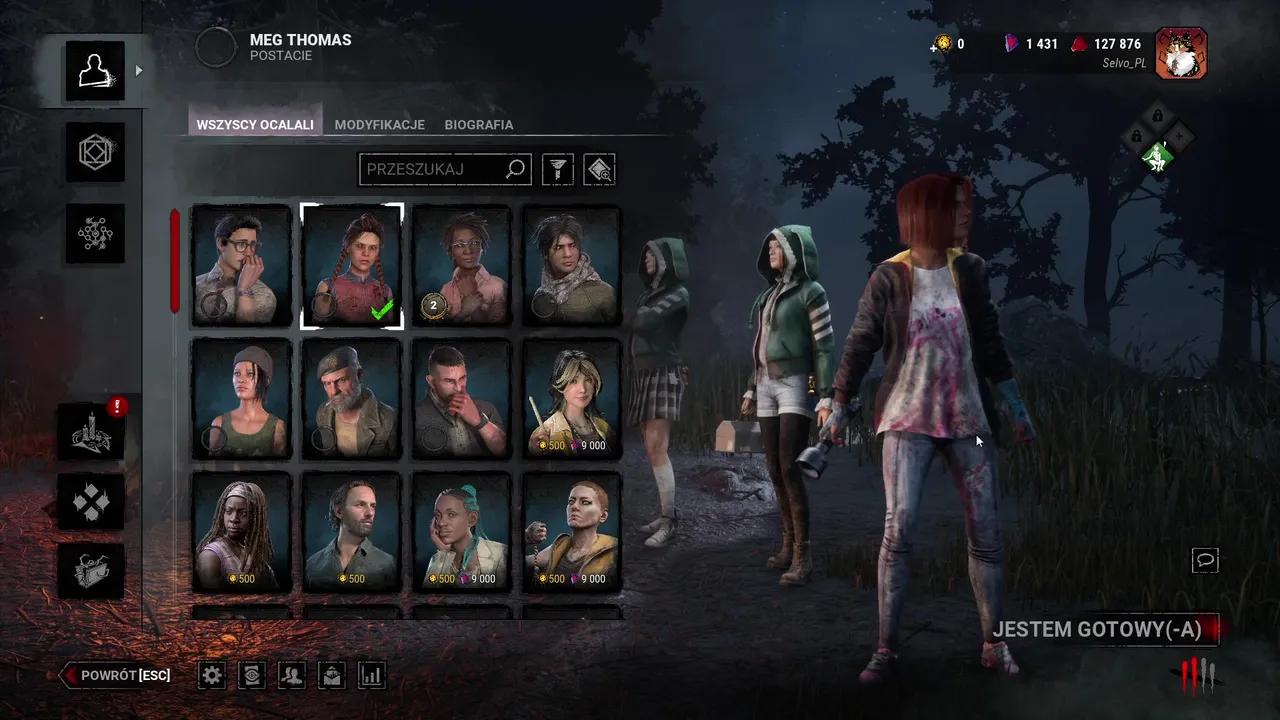This screenshot has width=1280, height=720.
Task: Open the statistics bar chart icon at bottom
Action: pyautogui.click(x=371, y=675)
